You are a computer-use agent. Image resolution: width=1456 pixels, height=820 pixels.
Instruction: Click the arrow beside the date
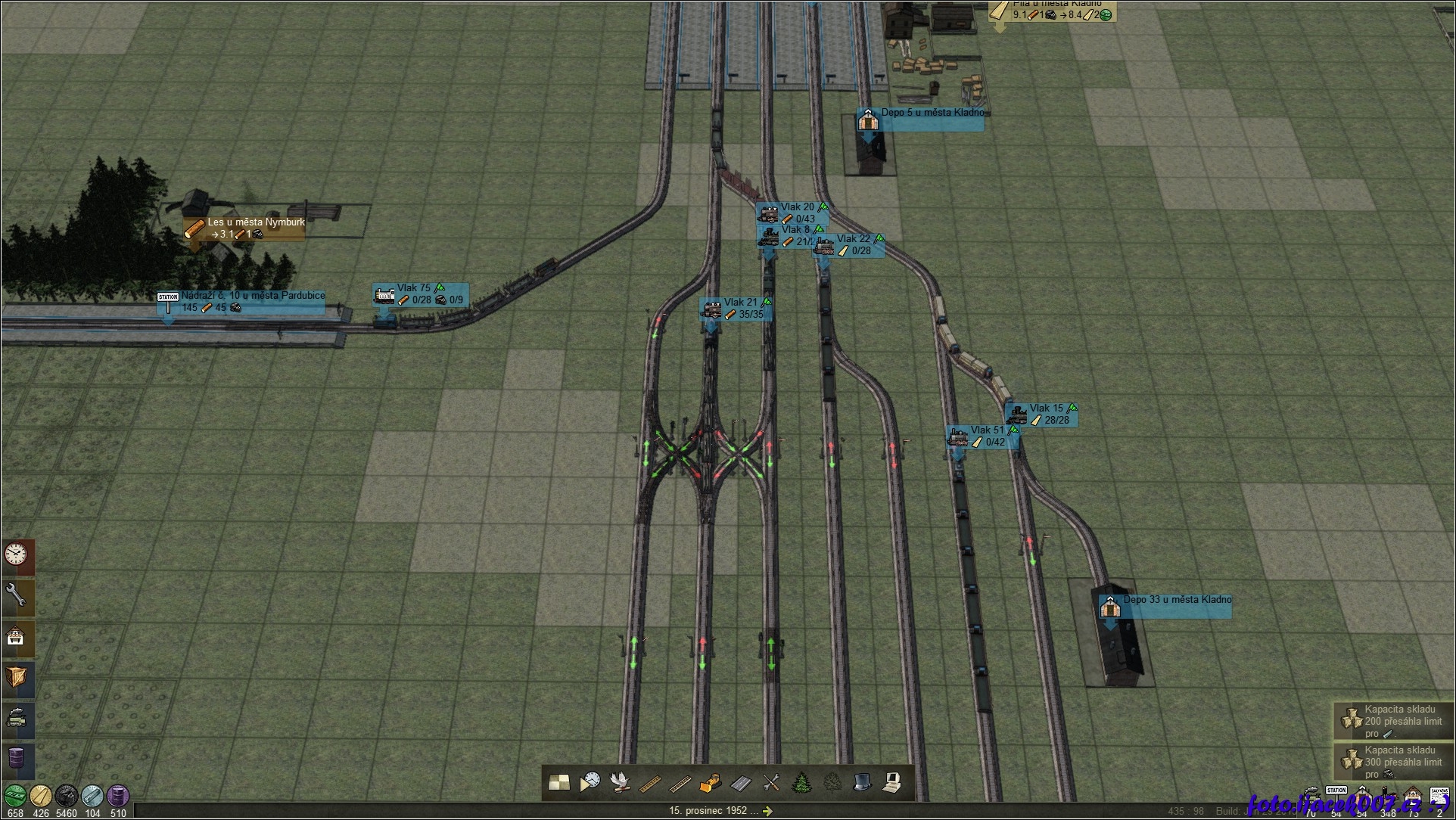point(767,811)
